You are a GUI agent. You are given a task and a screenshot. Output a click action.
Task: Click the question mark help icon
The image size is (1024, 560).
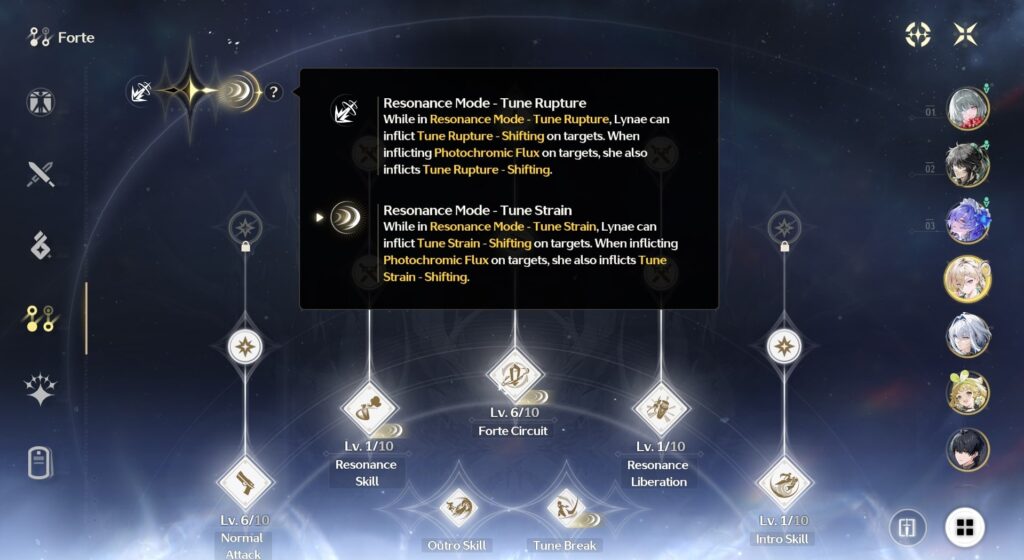[274, 92]
